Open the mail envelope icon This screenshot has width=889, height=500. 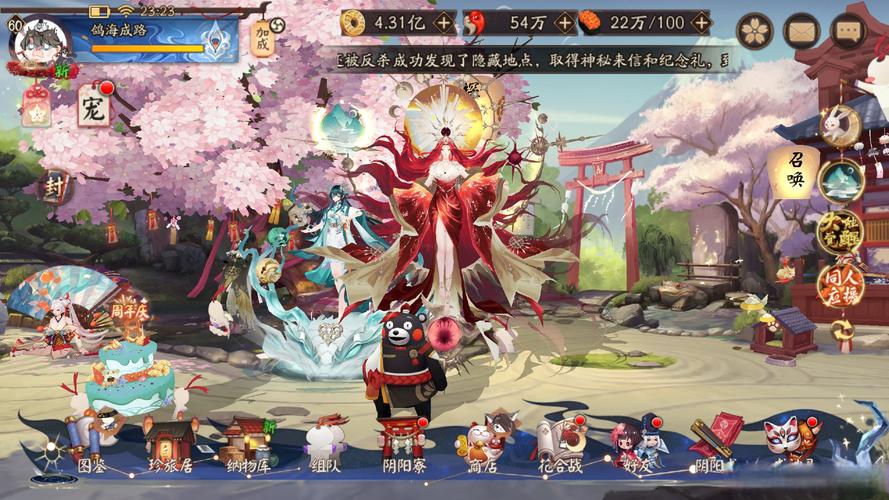801,31
